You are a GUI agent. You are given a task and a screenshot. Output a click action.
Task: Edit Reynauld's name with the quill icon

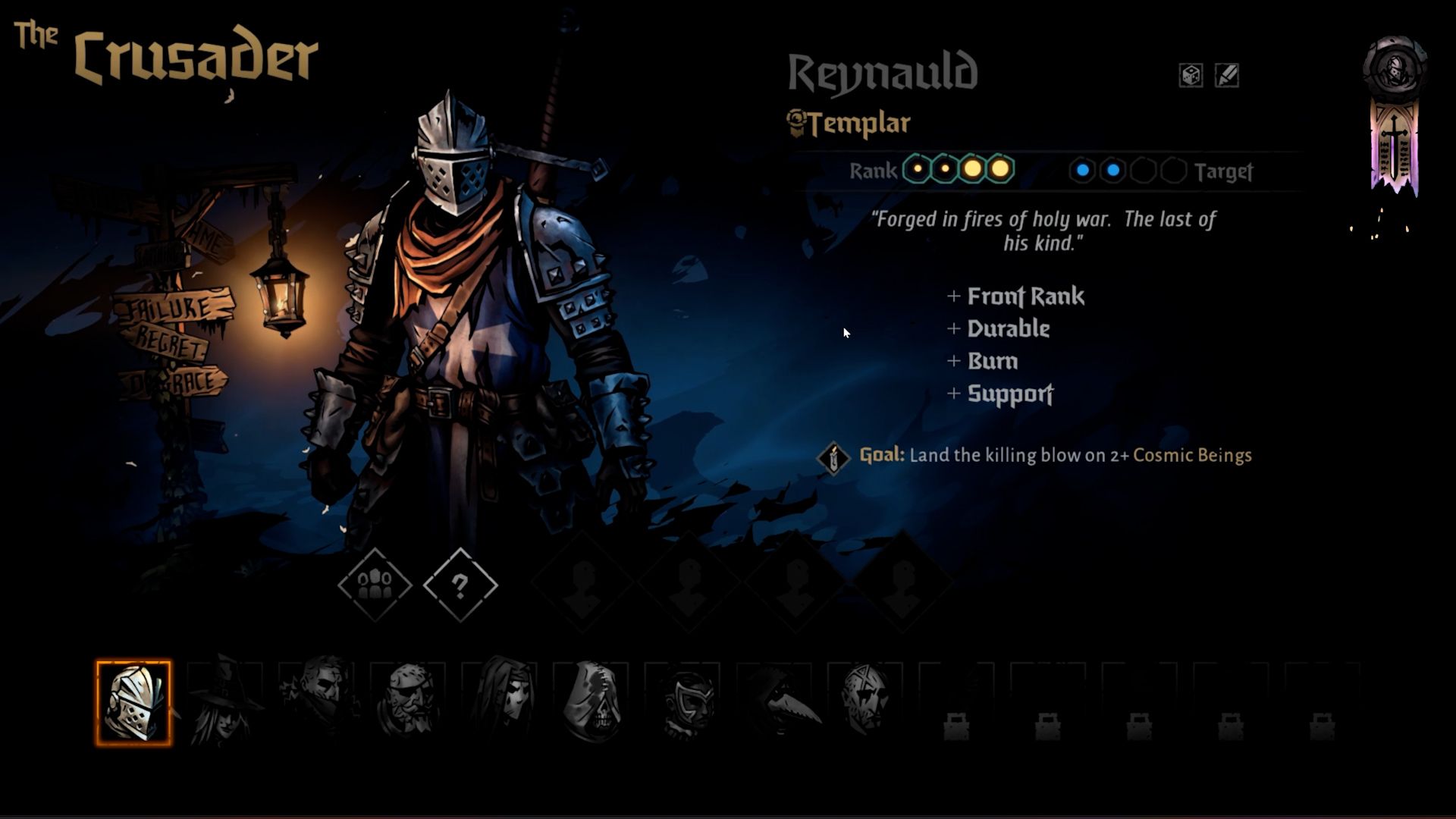[1227, 75]
